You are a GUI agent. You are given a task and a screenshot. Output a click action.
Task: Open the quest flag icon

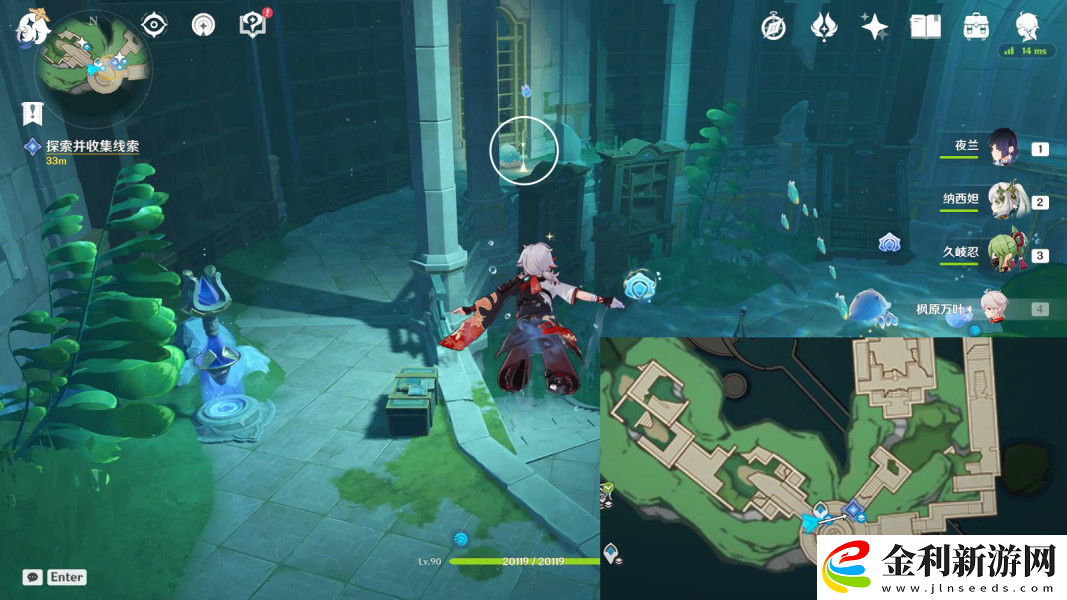32,113
